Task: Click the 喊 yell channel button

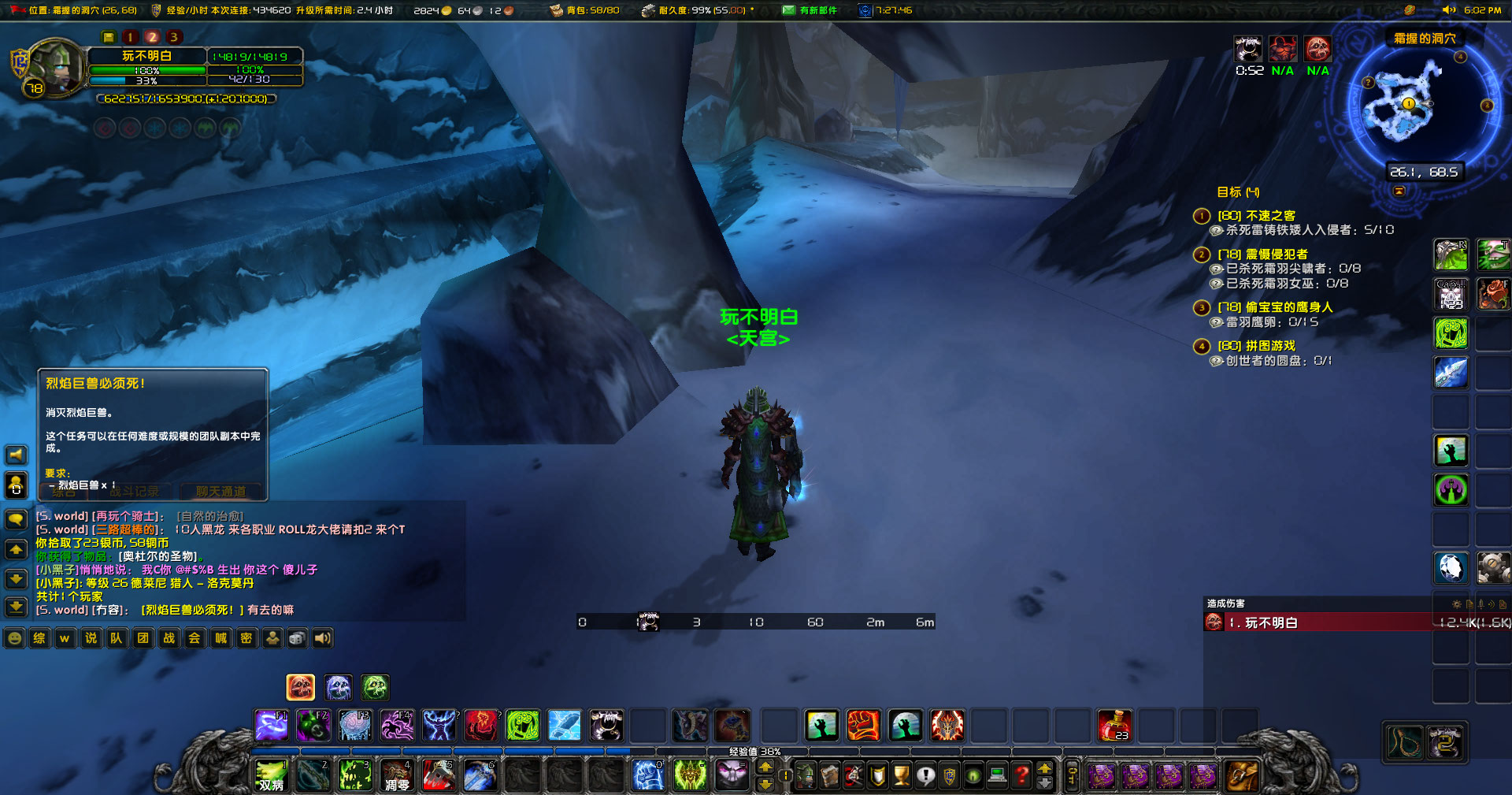Action: [220, 638]
